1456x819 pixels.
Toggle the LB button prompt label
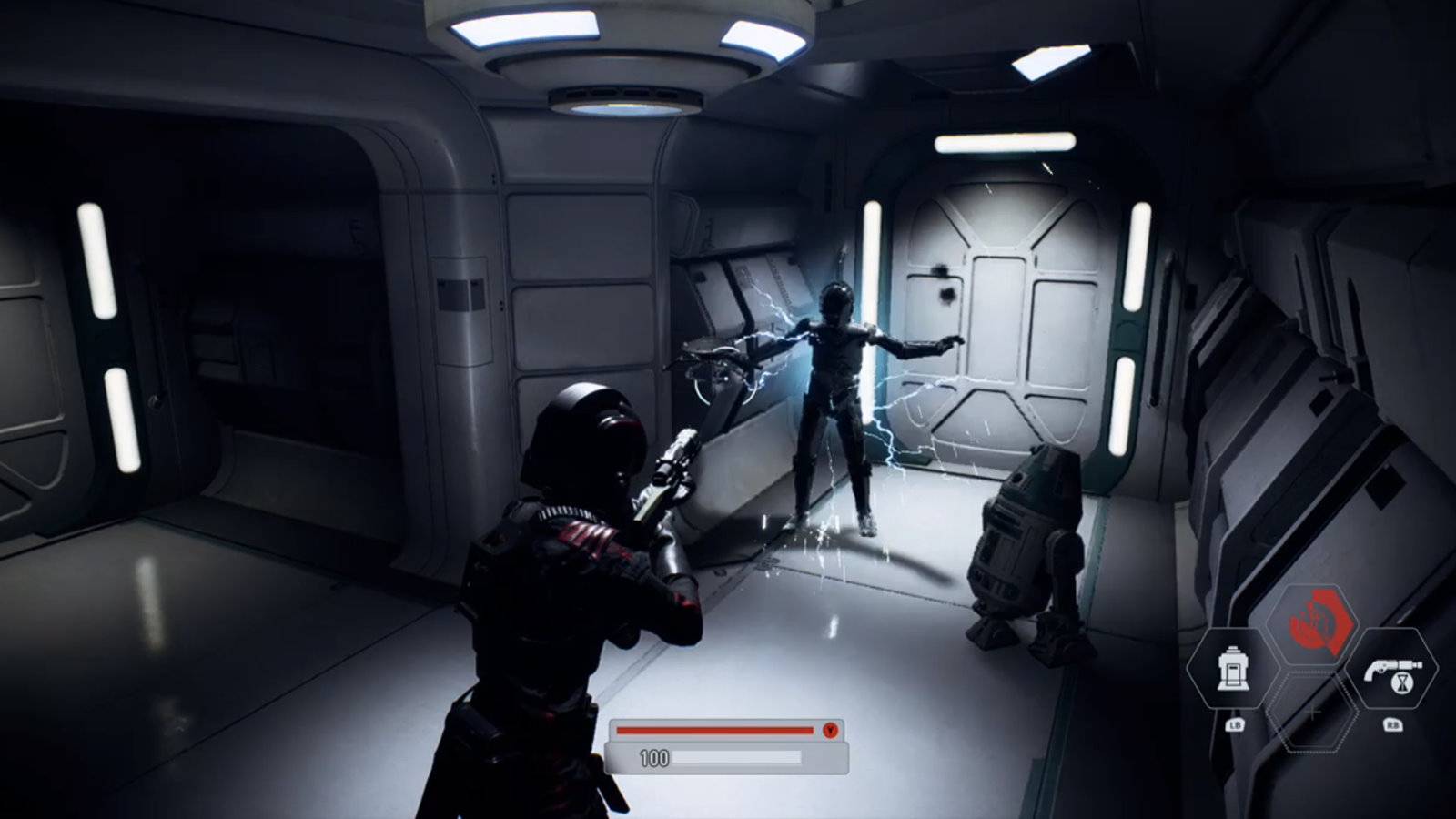click(x=1236, y=723)
